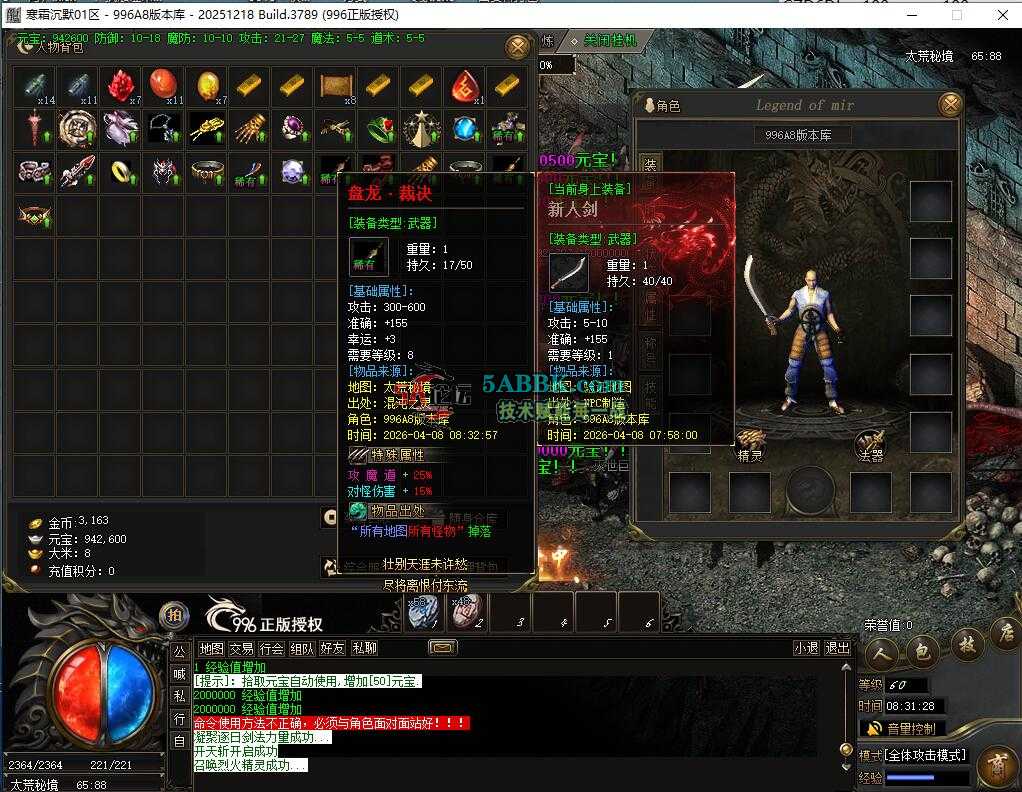Click the 退出 exit button
This screenshot has width=1022, height=792.
(837, 648)
